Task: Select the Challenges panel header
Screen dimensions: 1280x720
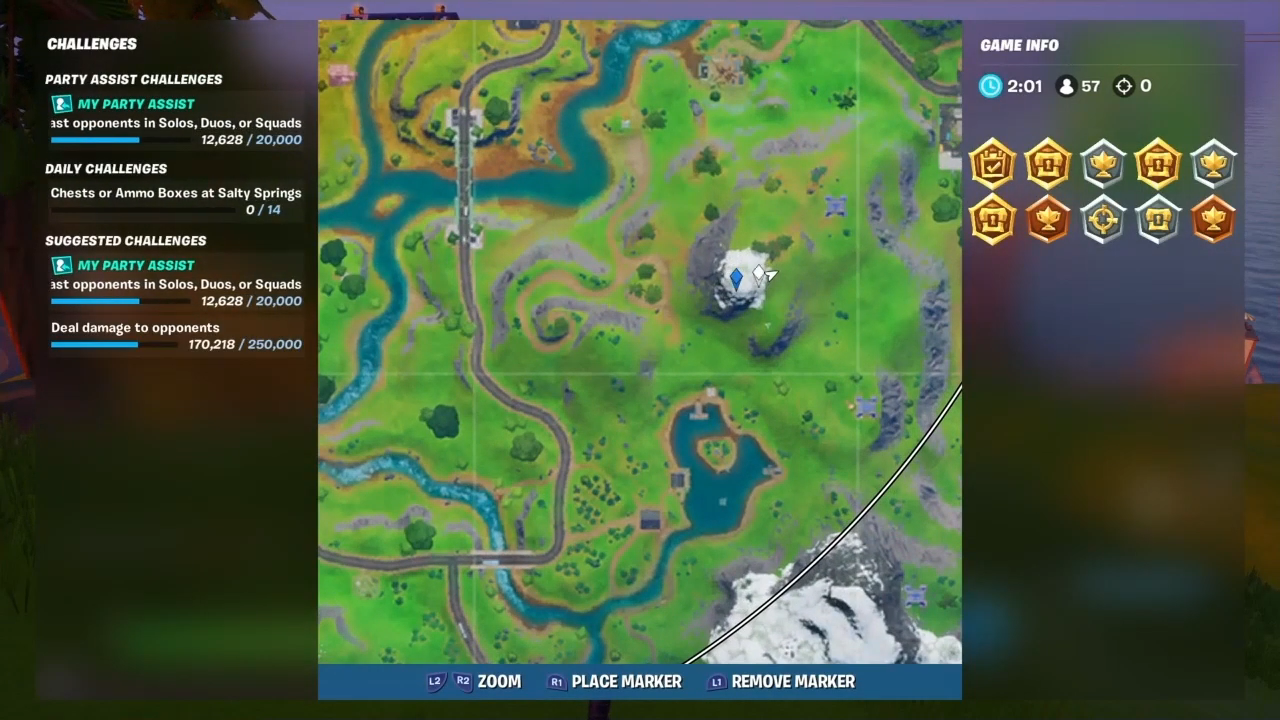Action: (91, 44)
